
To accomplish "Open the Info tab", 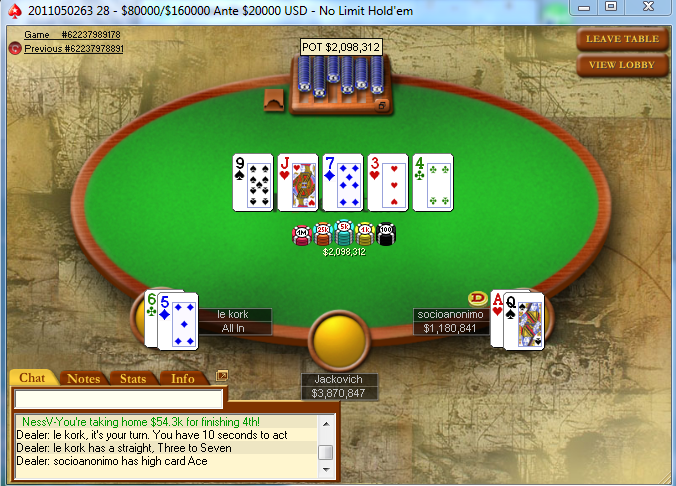I will [x=183, y=378].
